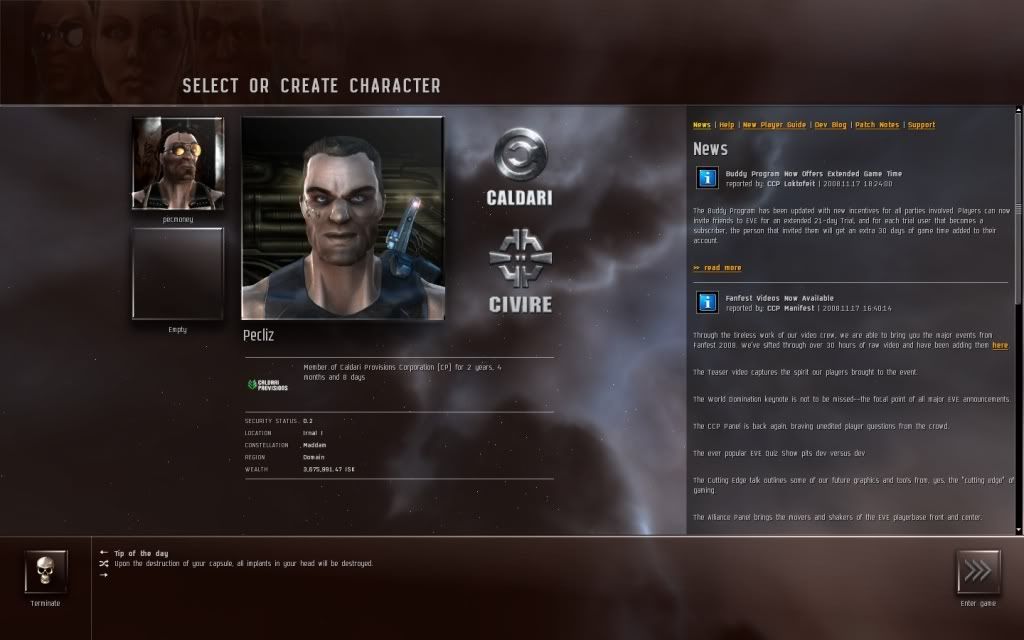Image resolution: width=1024 pixels, height=640 pixels.
Task: Shuffle to a random tip
Action: [103, 563]
